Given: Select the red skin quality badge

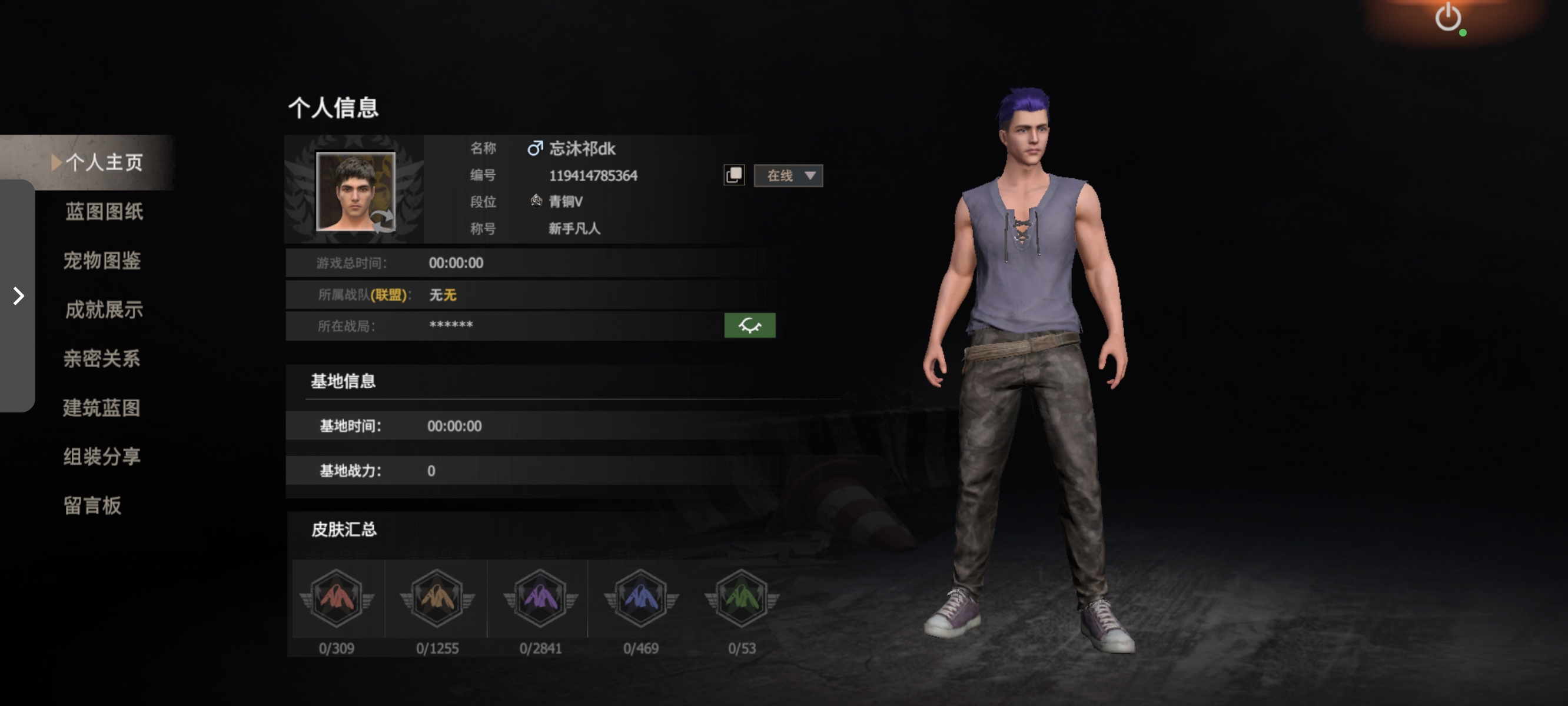Looking at the screenshot, I should 337,599.
